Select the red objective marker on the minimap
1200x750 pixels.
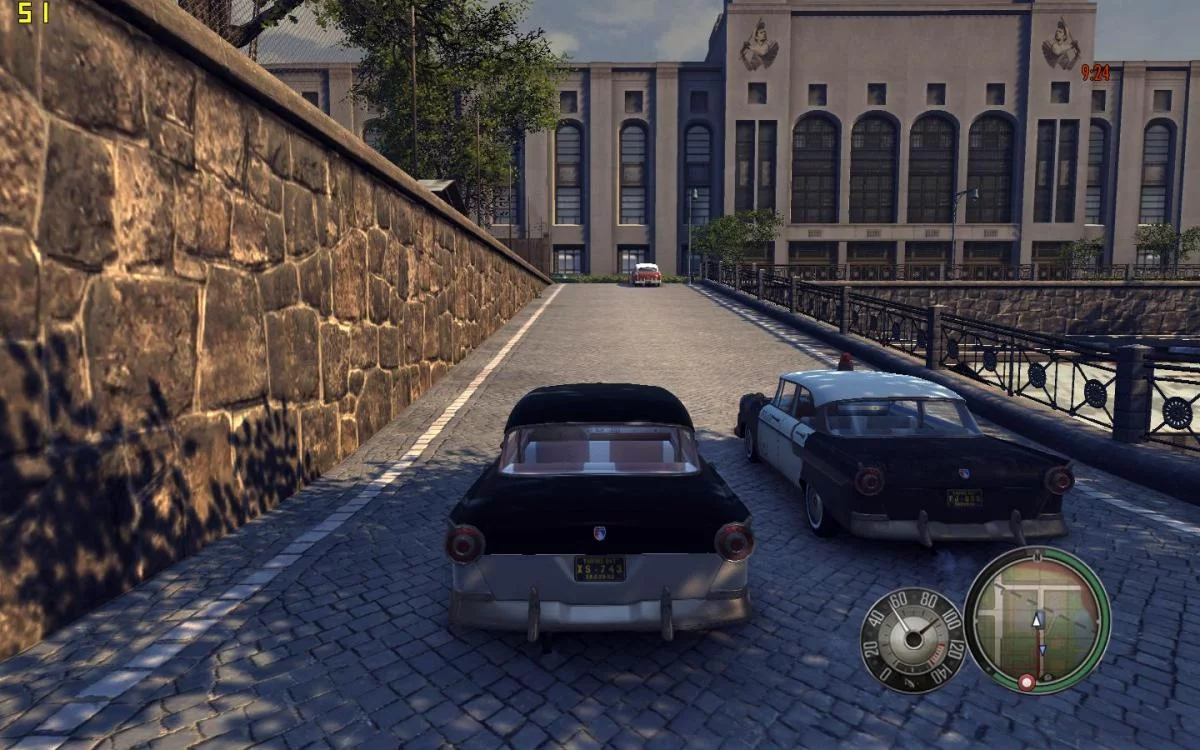point(1026,682)
